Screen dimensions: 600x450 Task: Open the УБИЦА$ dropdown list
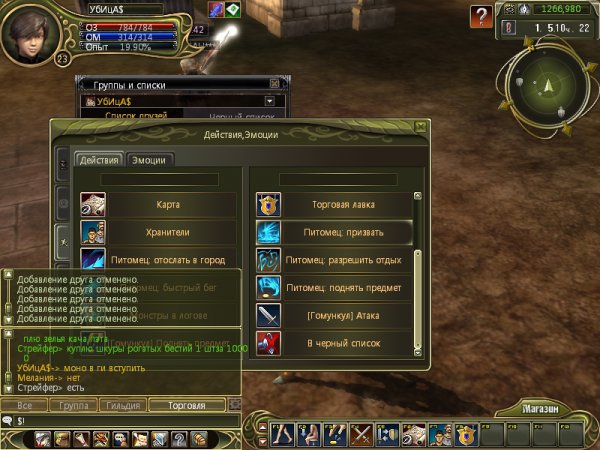270,101
